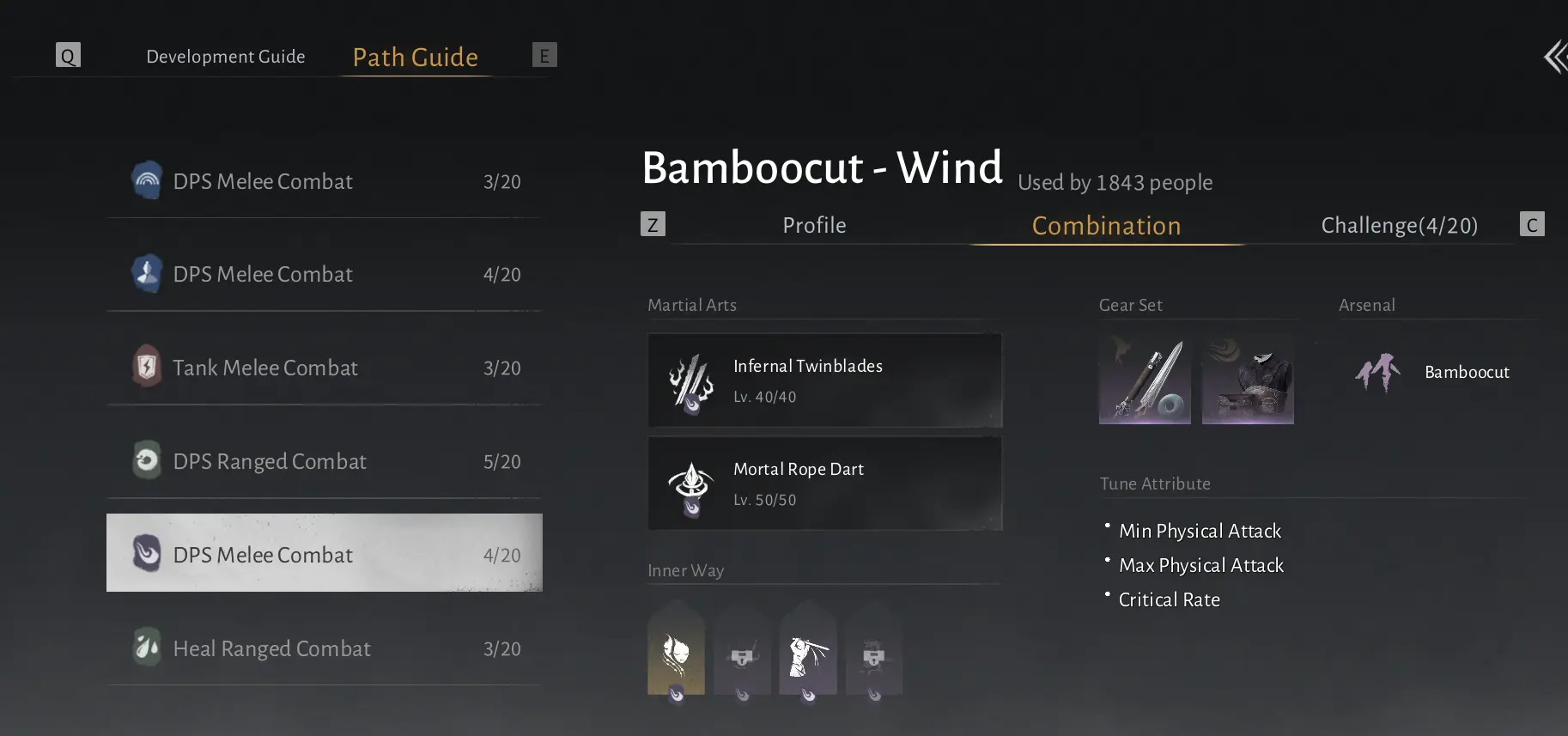Show the Challenge(4/20) tab
Screen dimensions: 1568x736
click(x=1399, y=225)
